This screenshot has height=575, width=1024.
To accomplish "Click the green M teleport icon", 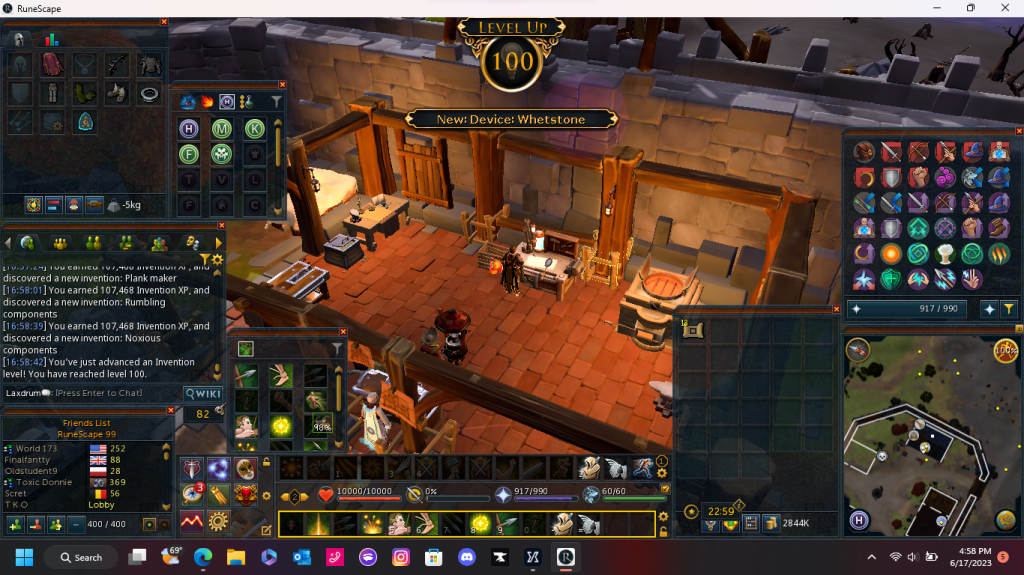I will click(x=221, y=128).
